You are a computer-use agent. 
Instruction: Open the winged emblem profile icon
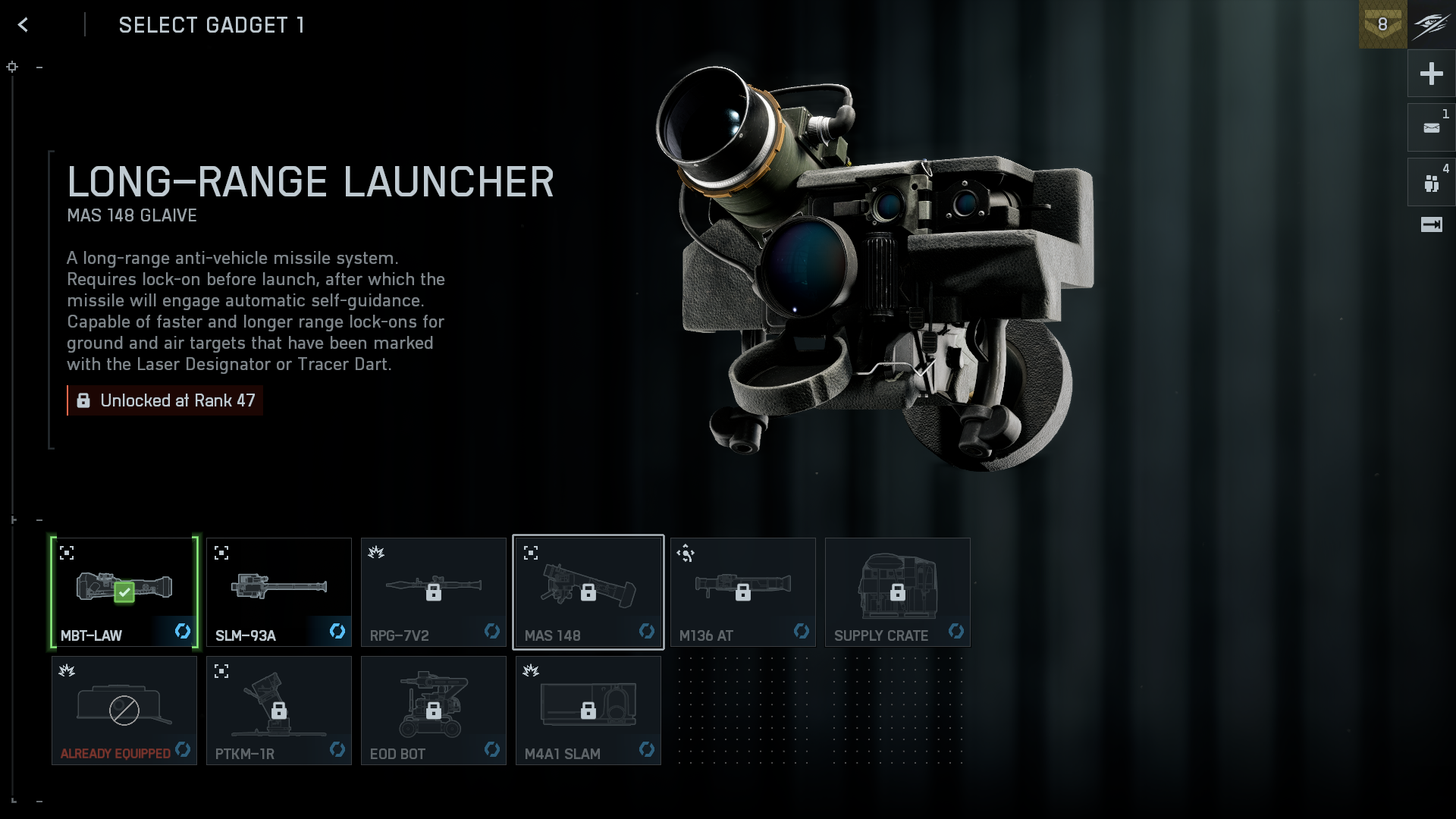pyautogui.click(x=1432, y=24)
